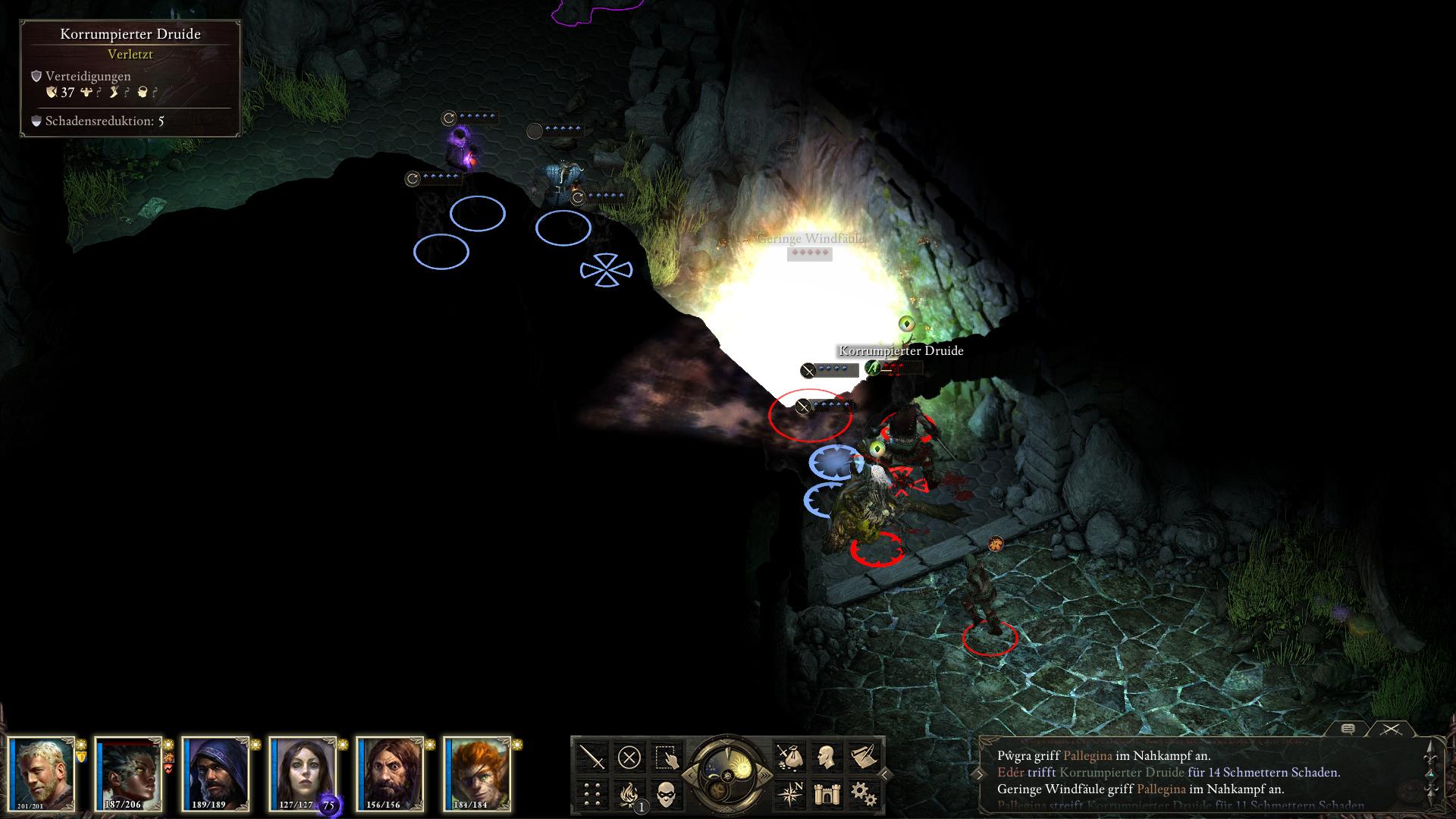Open the inventory bag icon
The height and width of the screenshot is (819, 1456).
(x=789, y=757)
